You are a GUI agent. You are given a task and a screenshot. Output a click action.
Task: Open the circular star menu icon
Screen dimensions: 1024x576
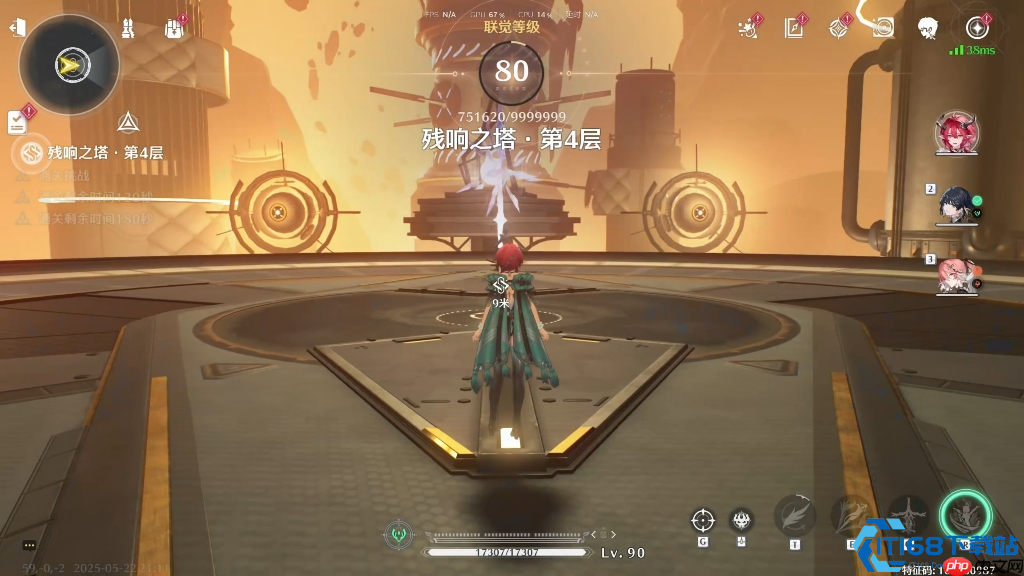977,28
